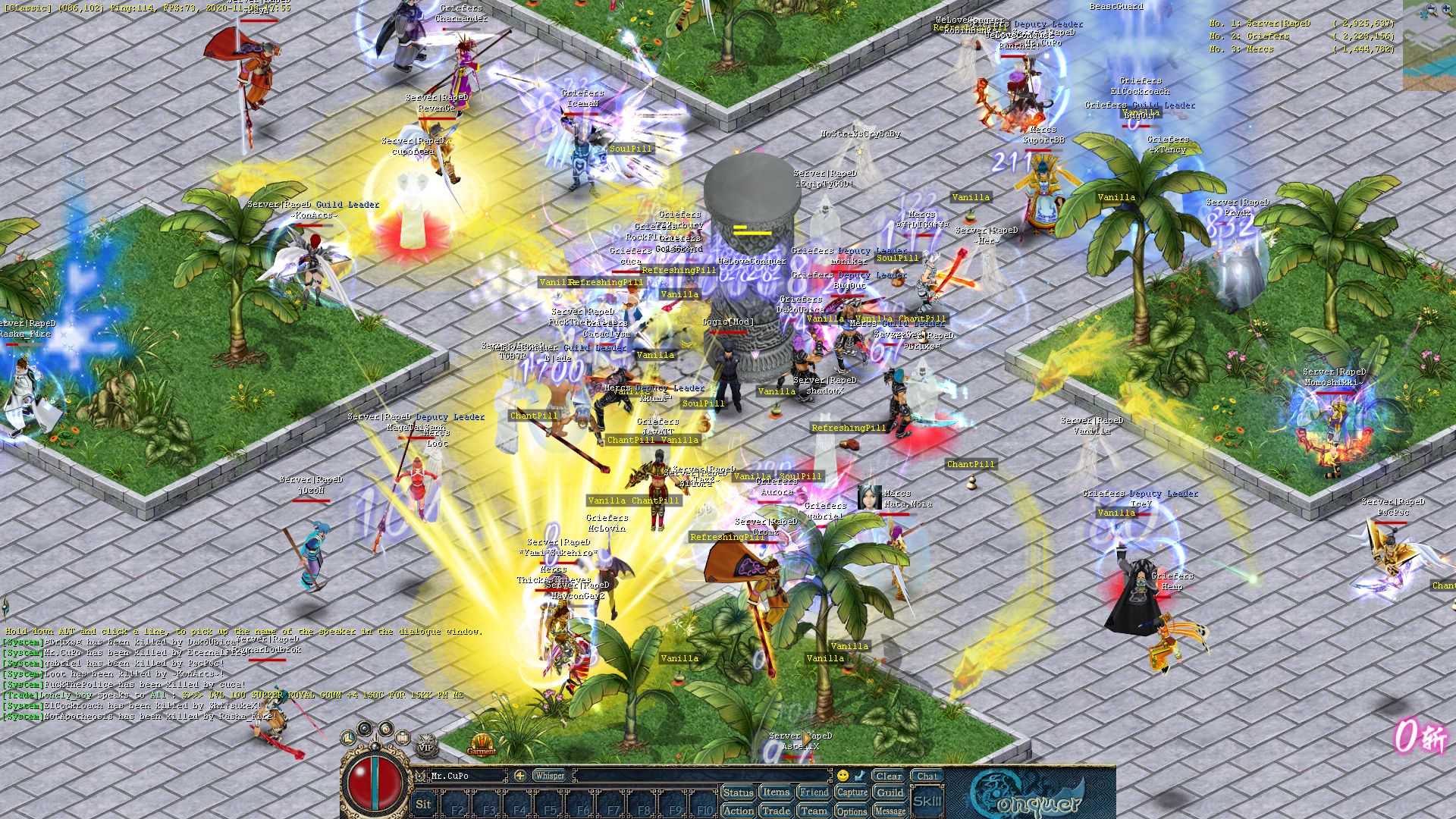Open the Friend list

pos(814,792)
